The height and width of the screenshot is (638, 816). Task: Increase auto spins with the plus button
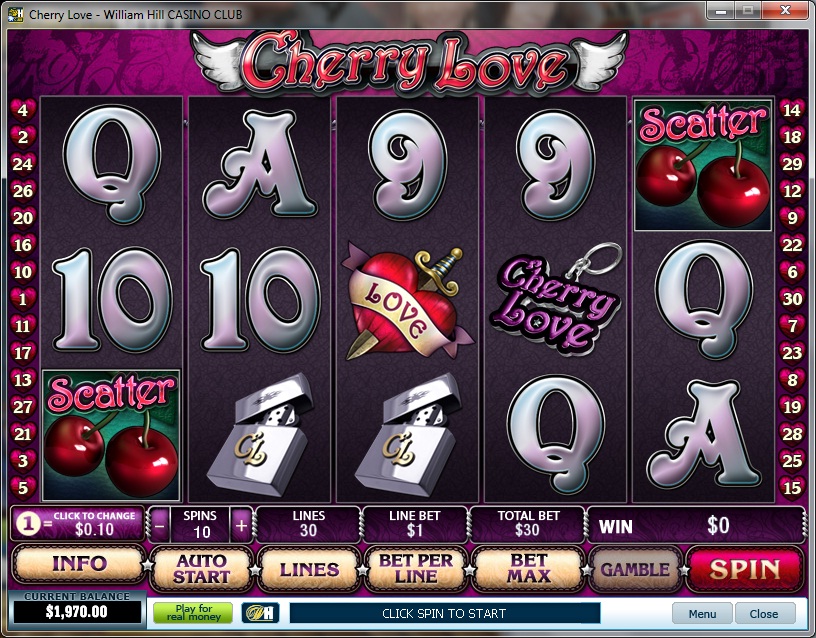coord(240,523)
